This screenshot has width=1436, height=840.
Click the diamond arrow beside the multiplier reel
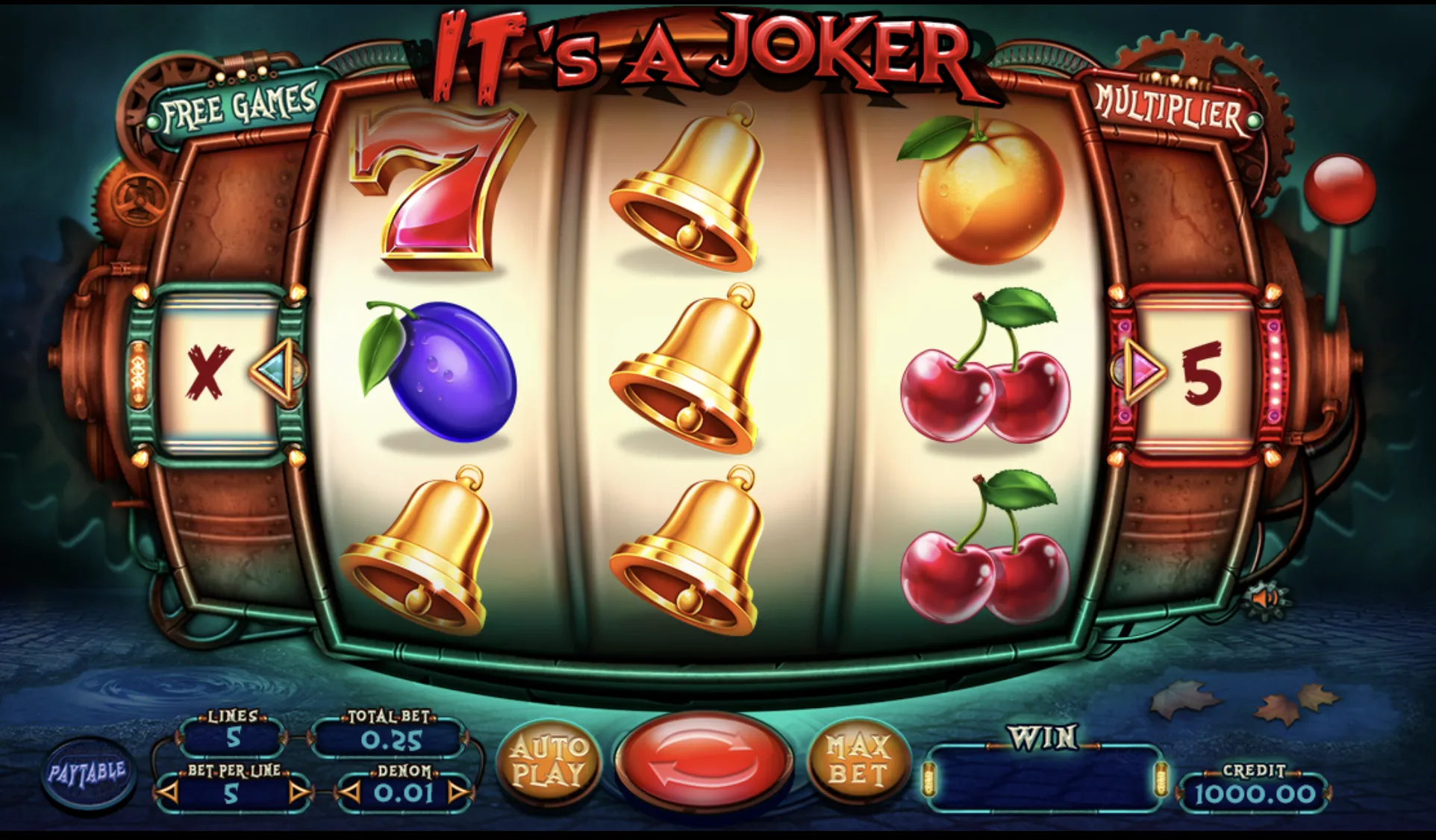click(x=1141, y=371)
